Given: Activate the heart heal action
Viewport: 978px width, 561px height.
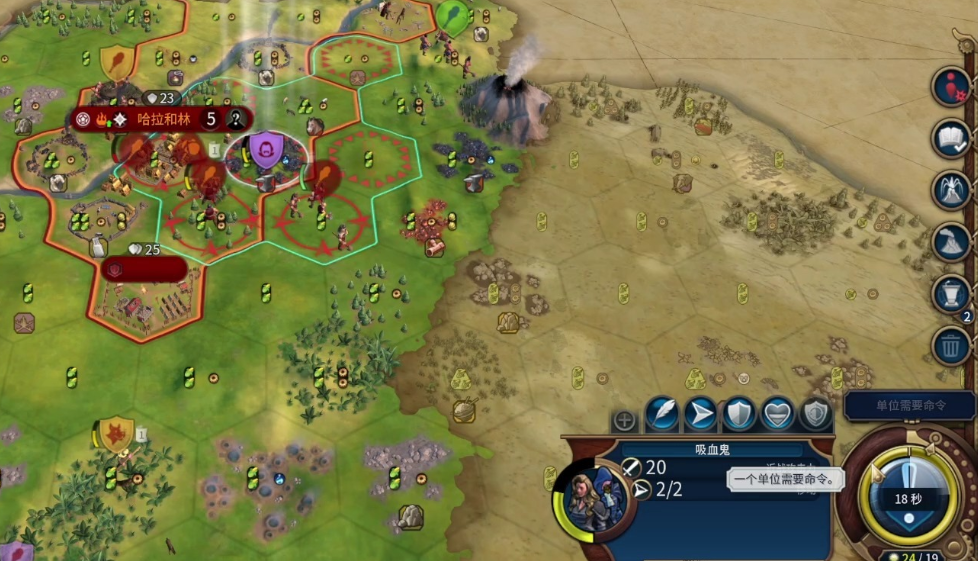Looking at the screenshot, I should [778, 413].
